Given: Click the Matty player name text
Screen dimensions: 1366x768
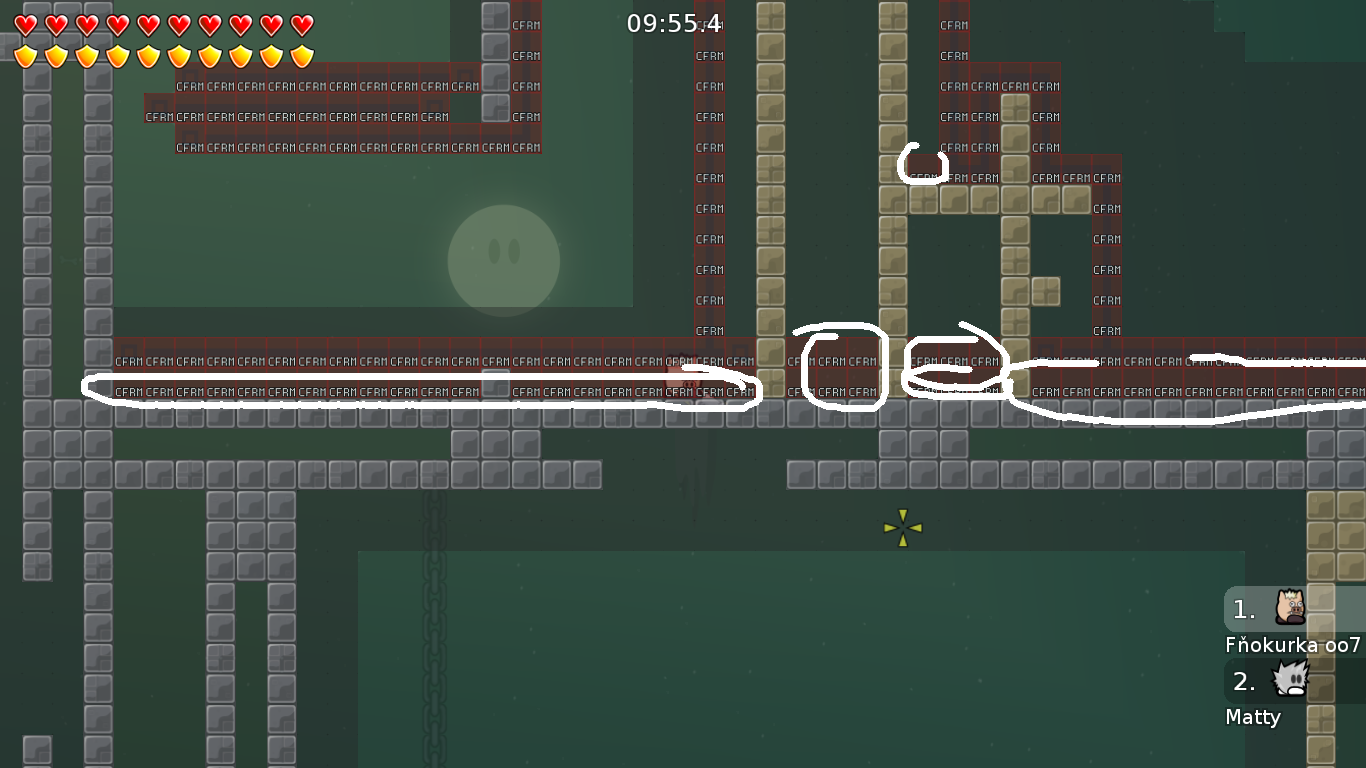Looking at the screenshot, I should tap(1253, 717).
